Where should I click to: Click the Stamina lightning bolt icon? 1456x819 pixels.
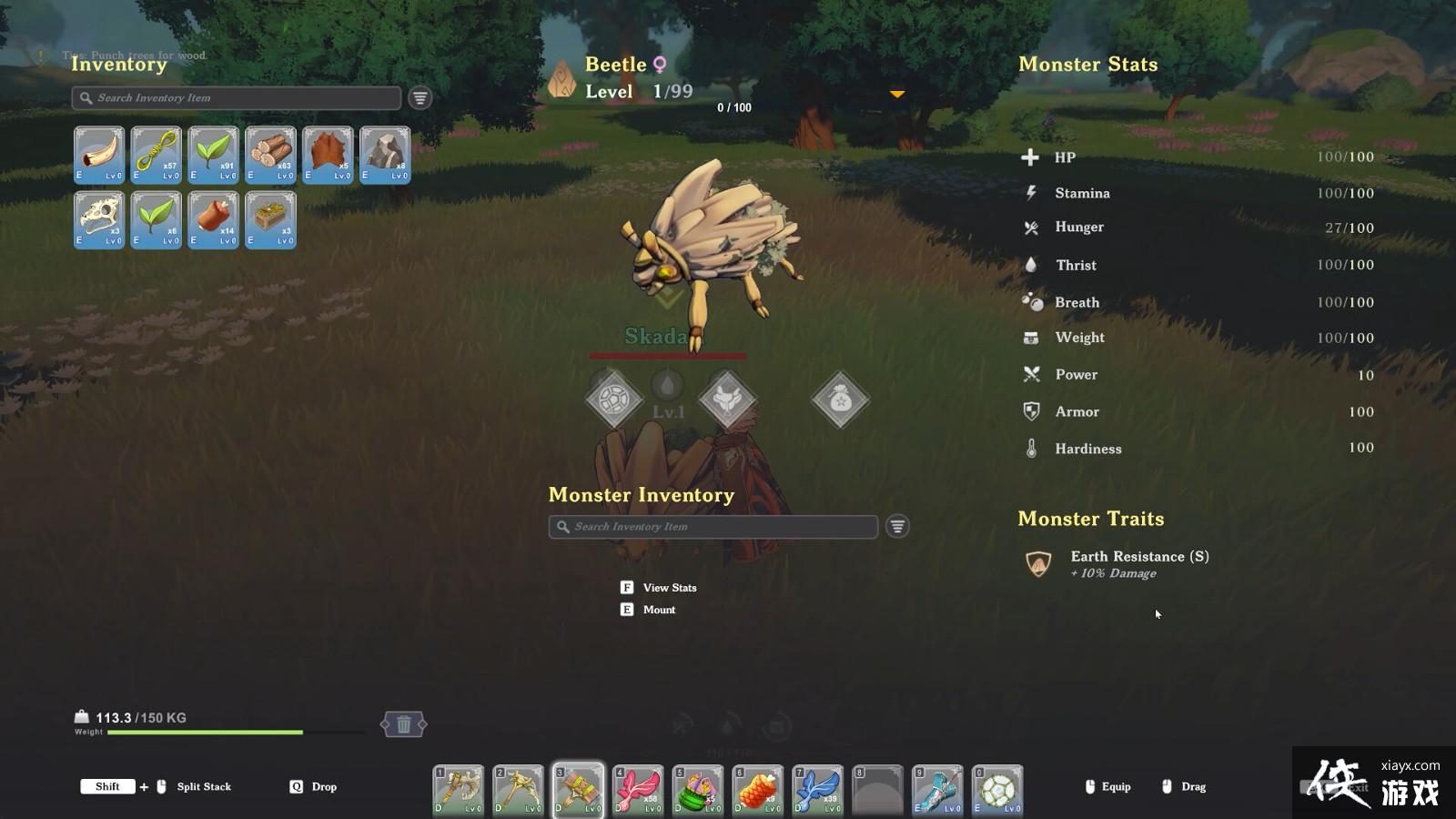tap(1031, 192)
